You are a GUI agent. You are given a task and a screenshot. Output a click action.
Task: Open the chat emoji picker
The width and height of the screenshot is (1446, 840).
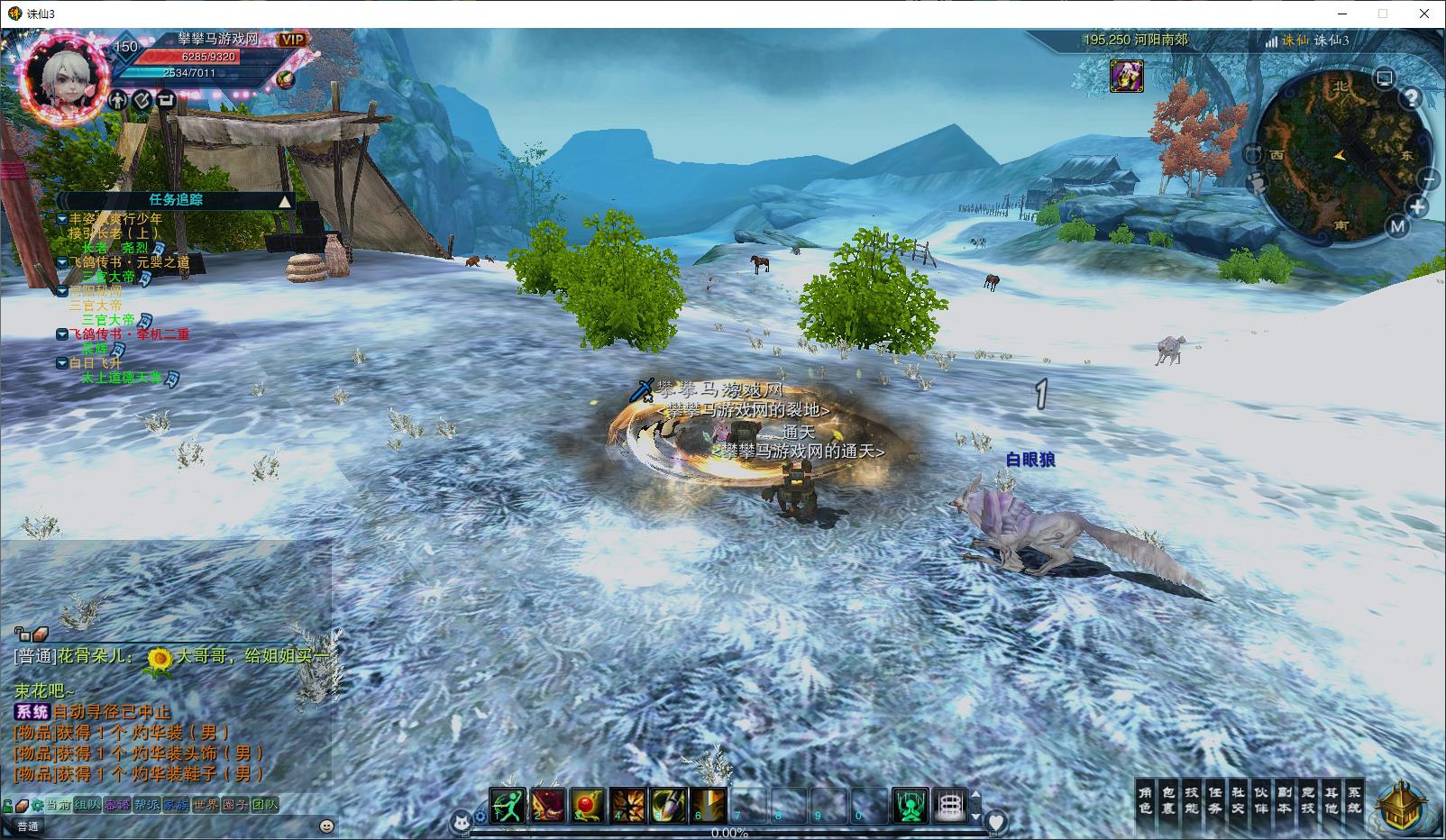(x=326, y=826)
